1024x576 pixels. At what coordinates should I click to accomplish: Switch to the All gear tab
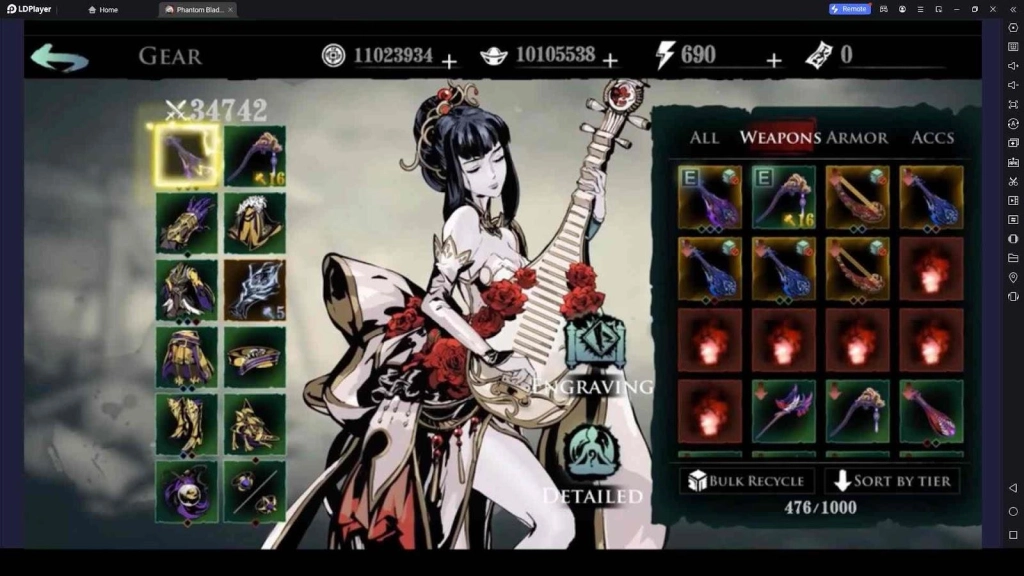click(704, 138)
